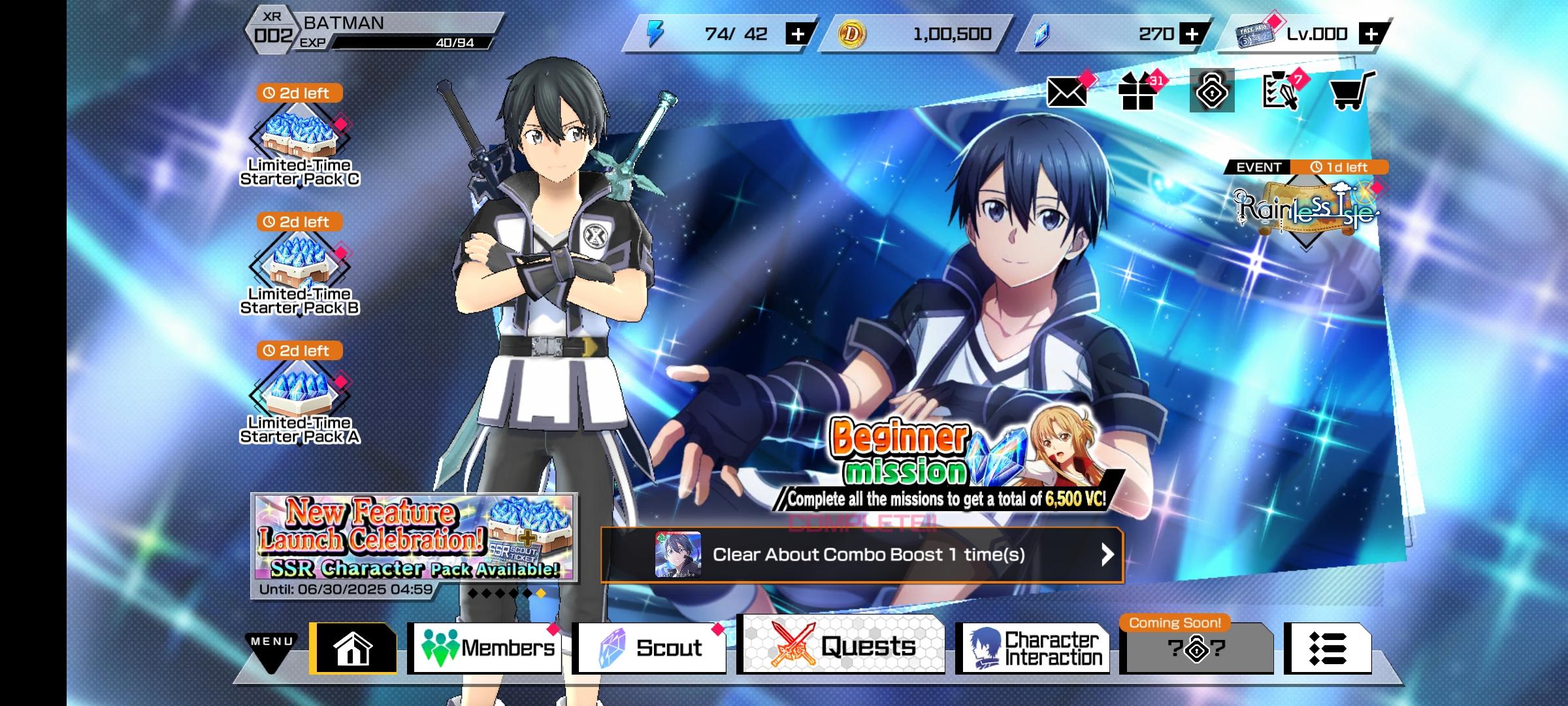
Task: Open Character Interaction
Action: click(x=1036, y=648)
